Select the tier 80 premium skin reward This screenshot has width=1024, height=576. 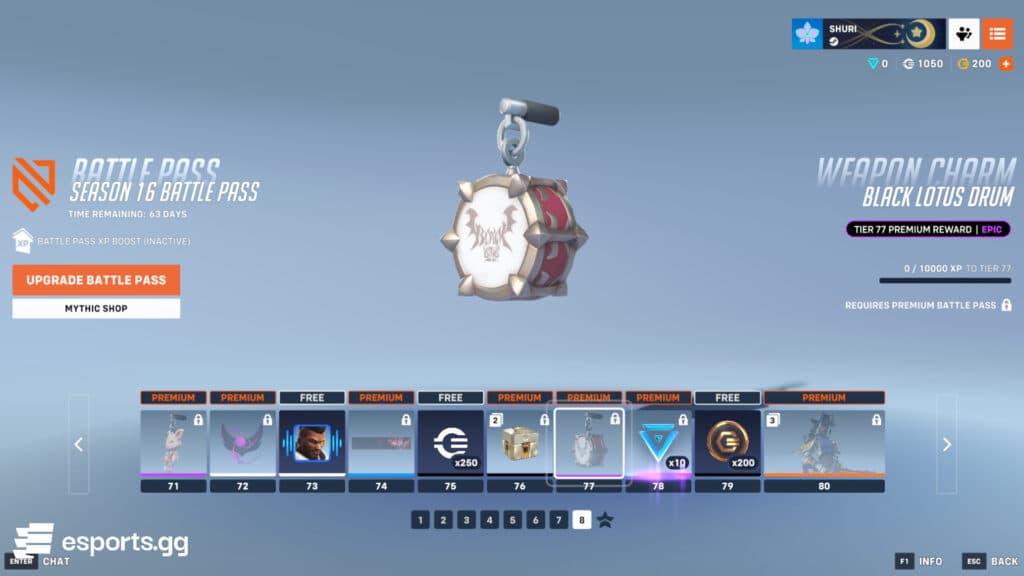[x=824, y=443]
